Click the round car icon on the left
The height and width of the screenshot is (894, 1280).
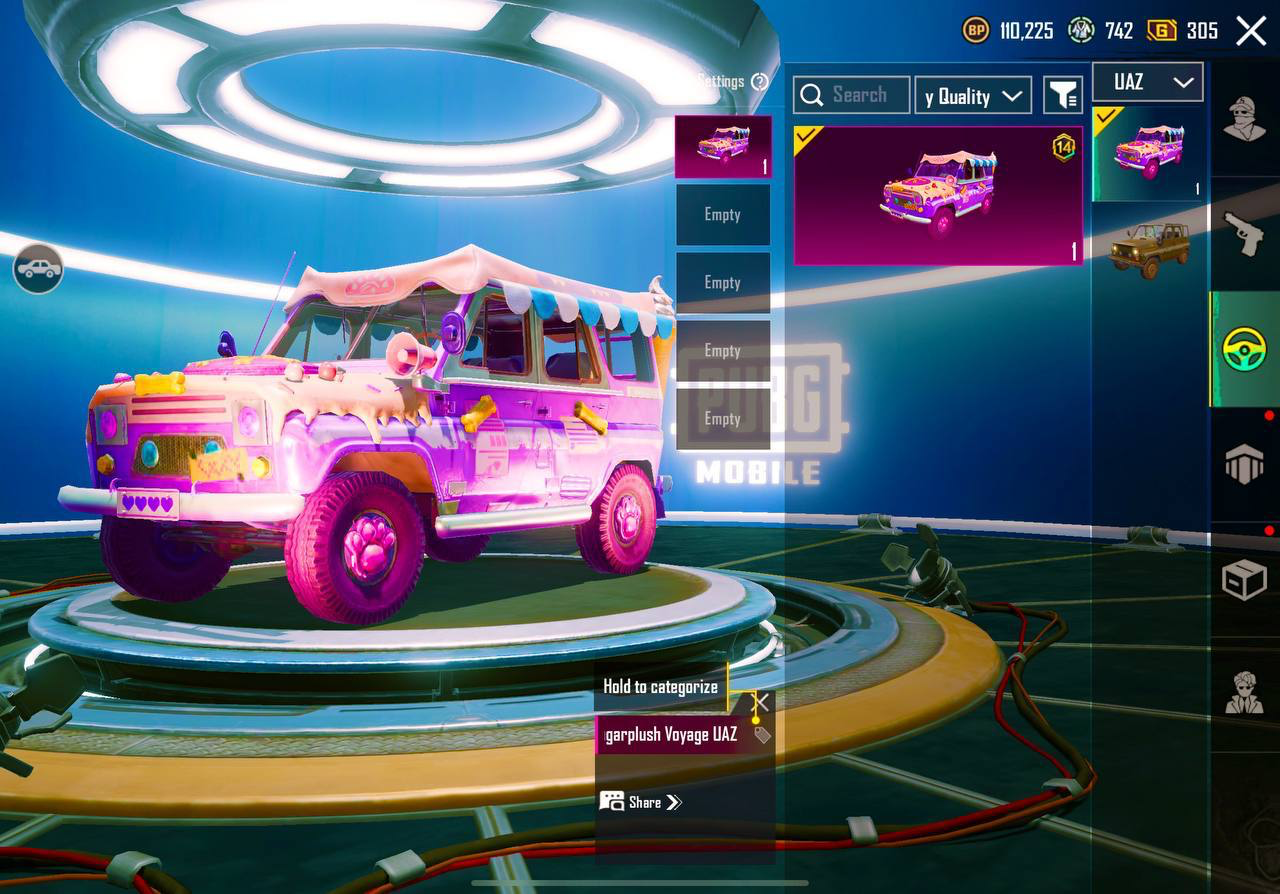38,269
